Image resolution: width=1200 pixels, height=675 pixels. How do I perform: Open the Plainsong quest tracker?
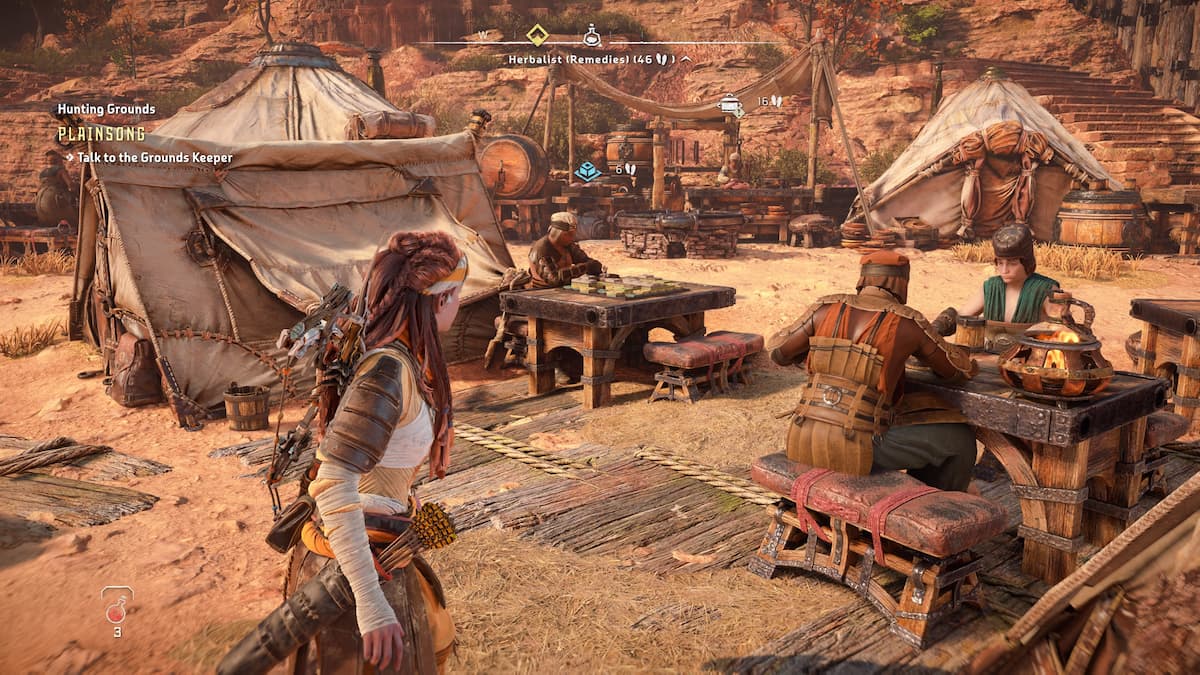pos(101,133)
